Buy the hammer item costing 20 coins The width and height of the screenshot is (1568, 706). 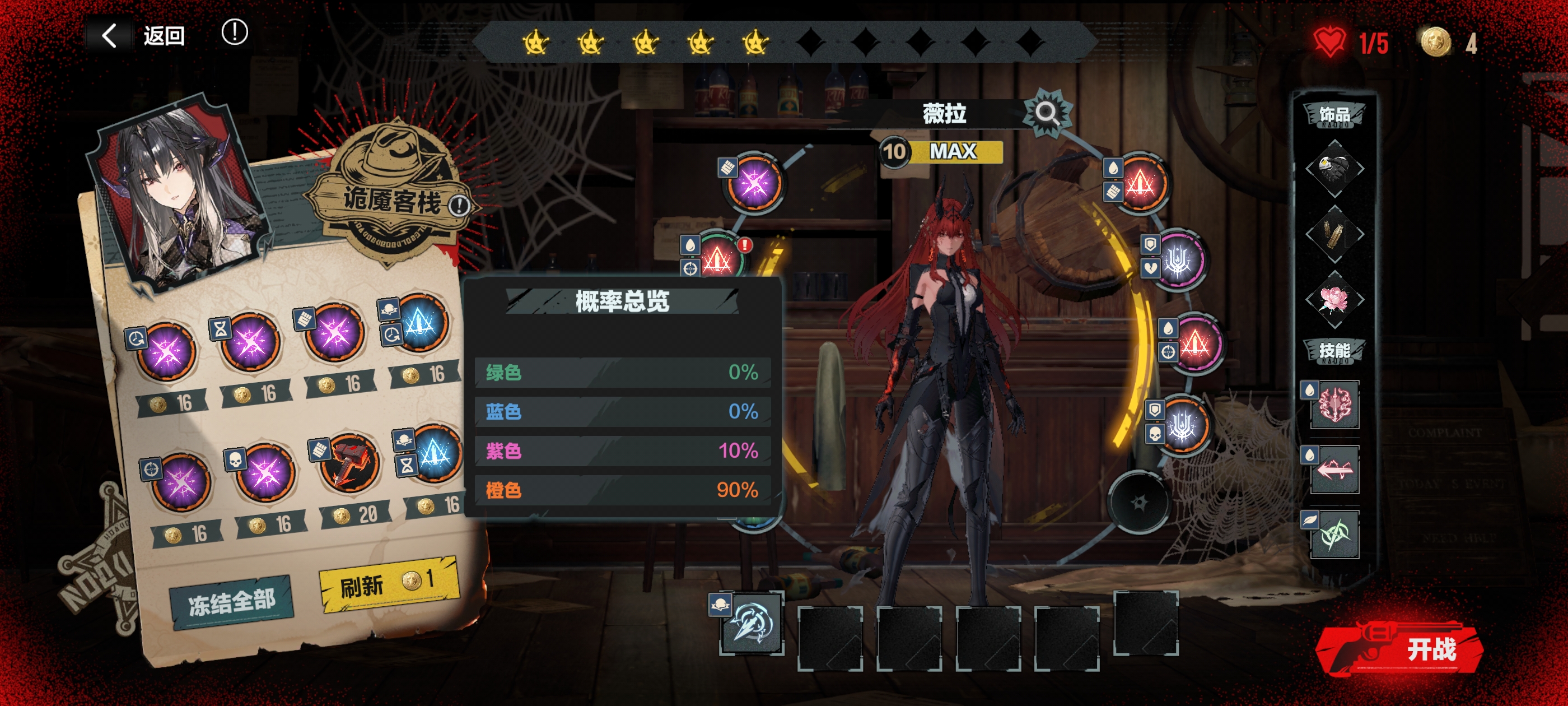pos(349,464)
